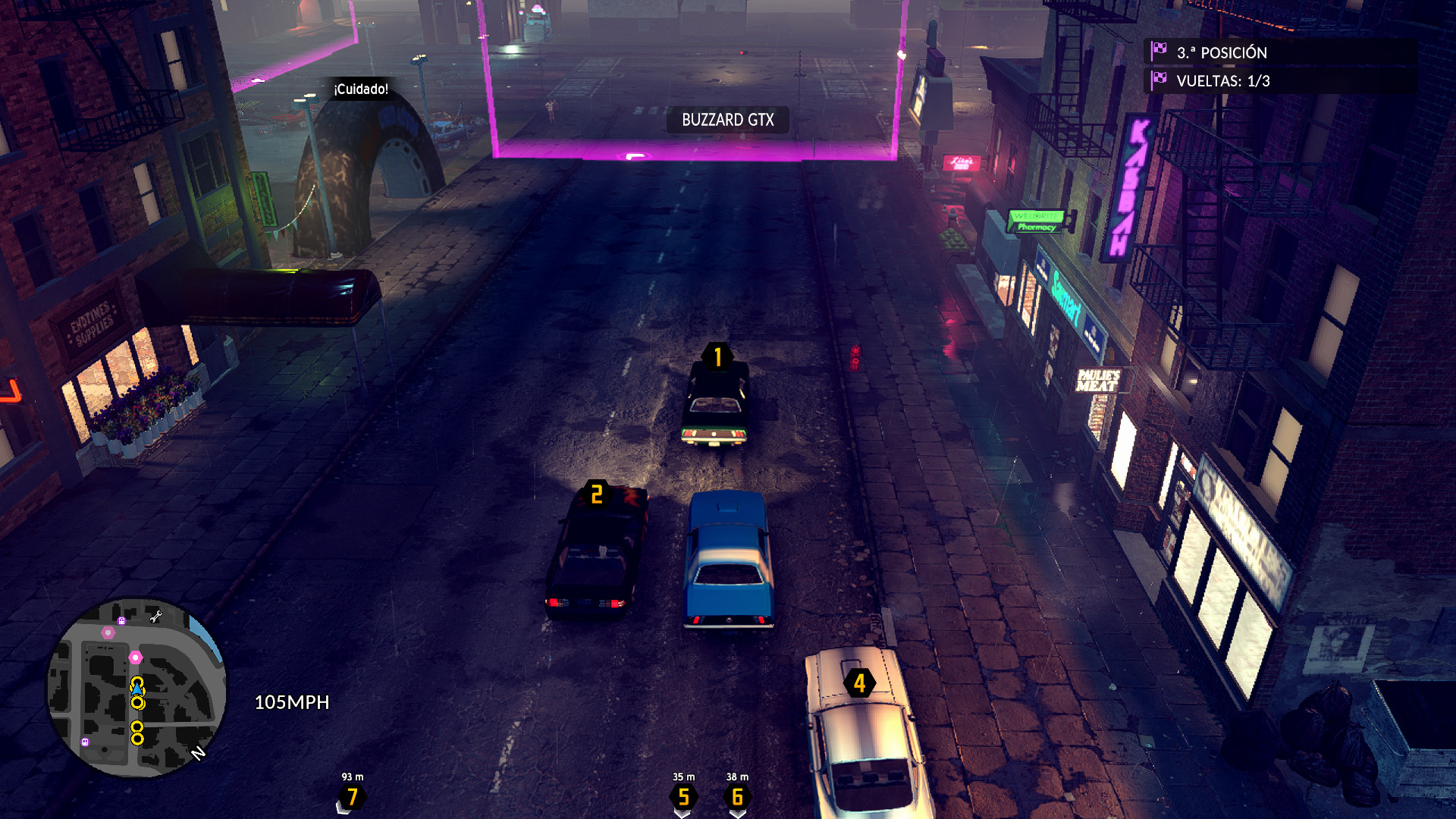Click the N compass marker on minimap

click(x=199, y=753)
